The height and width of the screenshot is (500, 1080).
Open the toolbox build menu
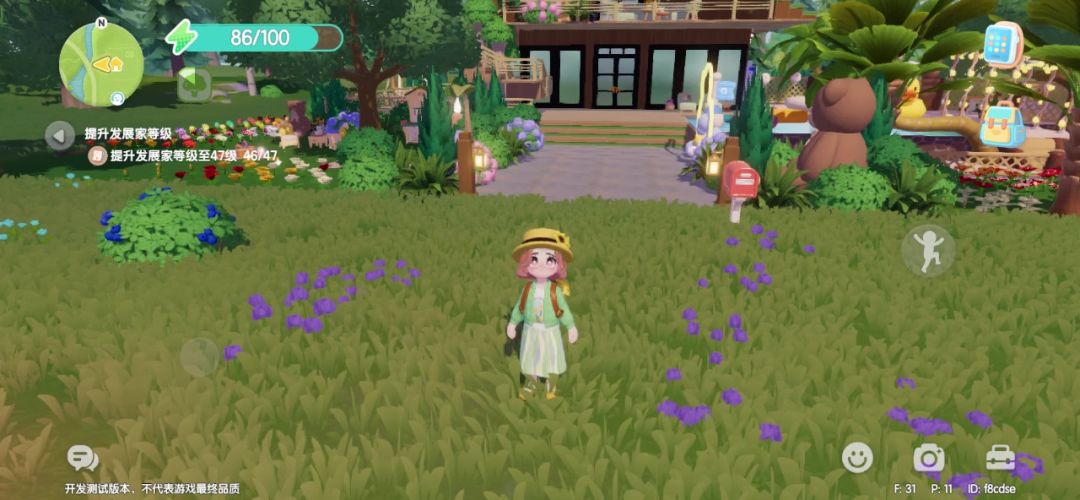[1000, 458]
